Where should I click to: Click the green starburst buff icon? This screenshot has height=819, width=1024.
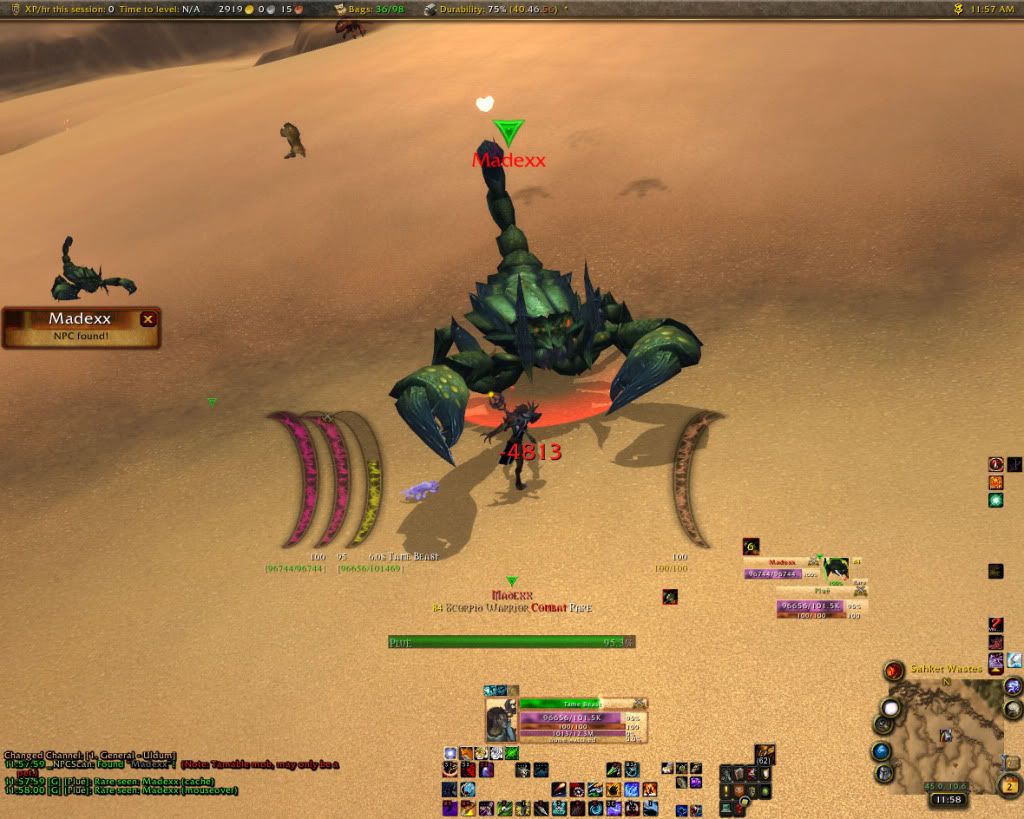pos(996,500)
